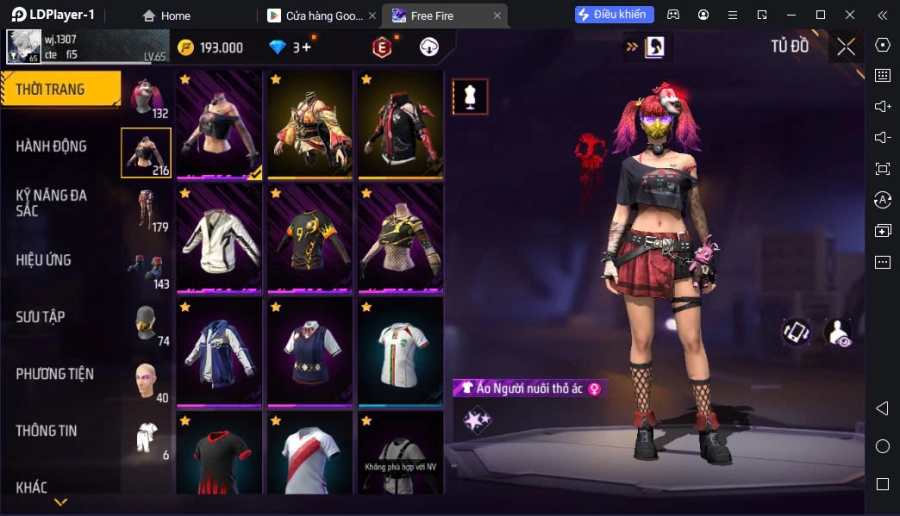Close the TỦ ĐỒ wardrobe screen
The image size is (900, 516).
click(846, 46)
